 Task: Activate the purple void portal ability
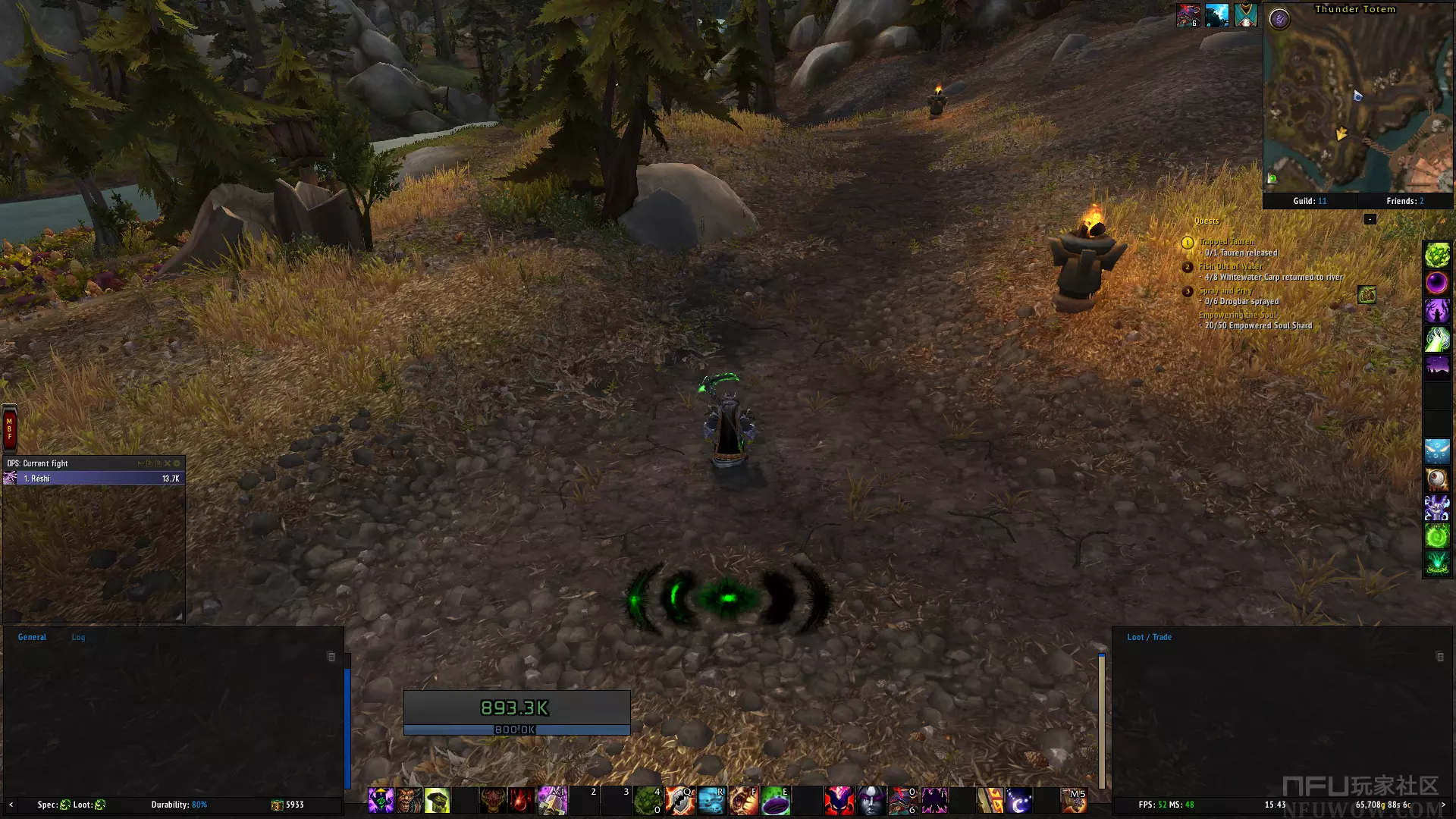[x=776, y=801]
